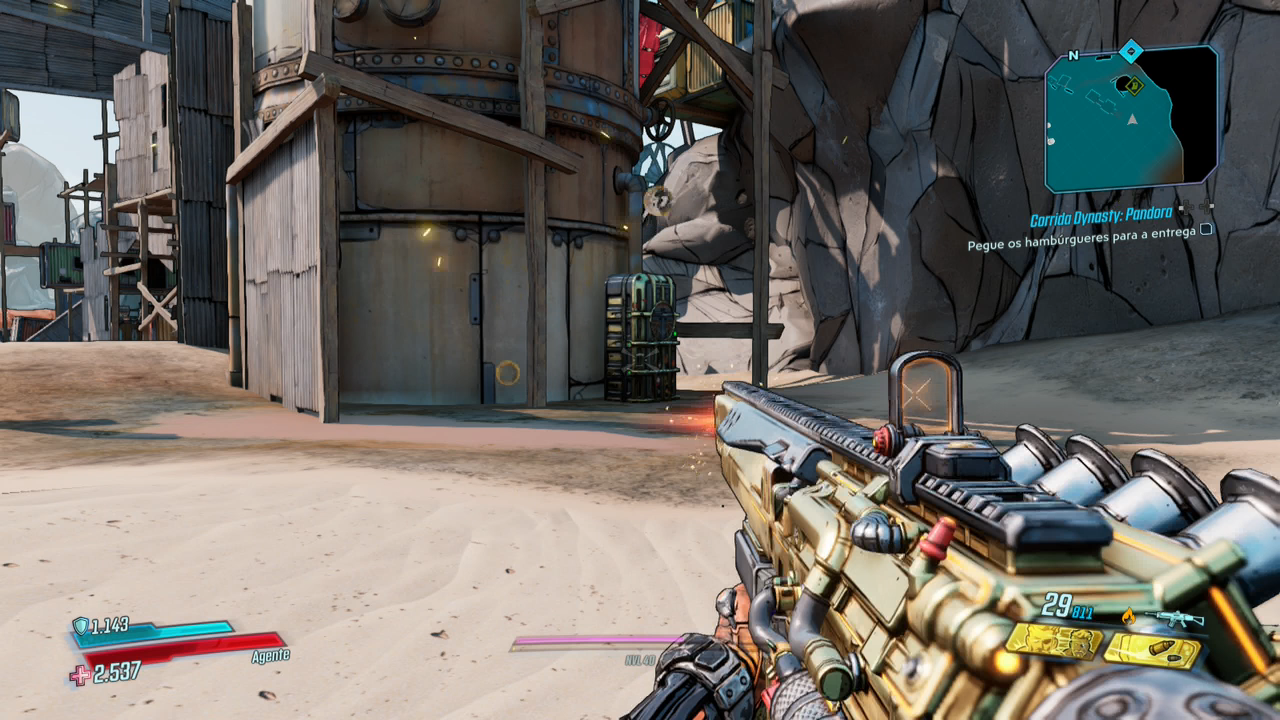Select the equipped assault rifle icon
This screenshot has width=1280, height=720.
(1174, 619)
